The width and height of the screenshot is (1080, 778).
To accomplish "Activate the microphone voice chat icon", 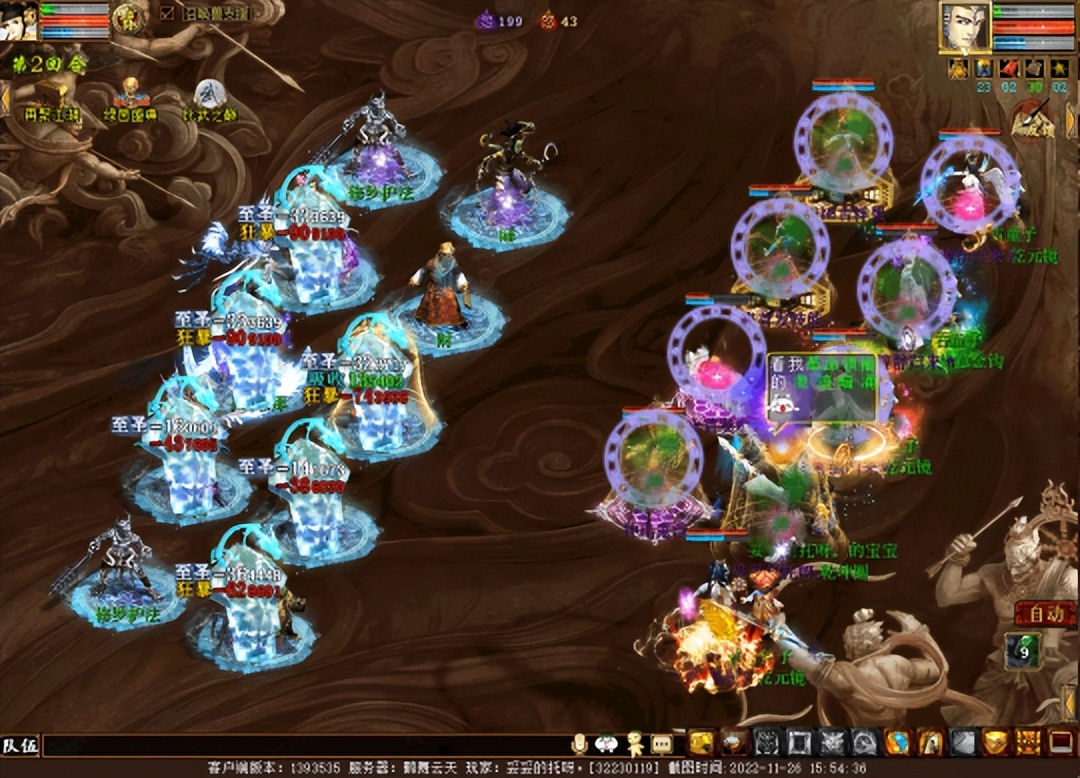I will click(579, 743).
